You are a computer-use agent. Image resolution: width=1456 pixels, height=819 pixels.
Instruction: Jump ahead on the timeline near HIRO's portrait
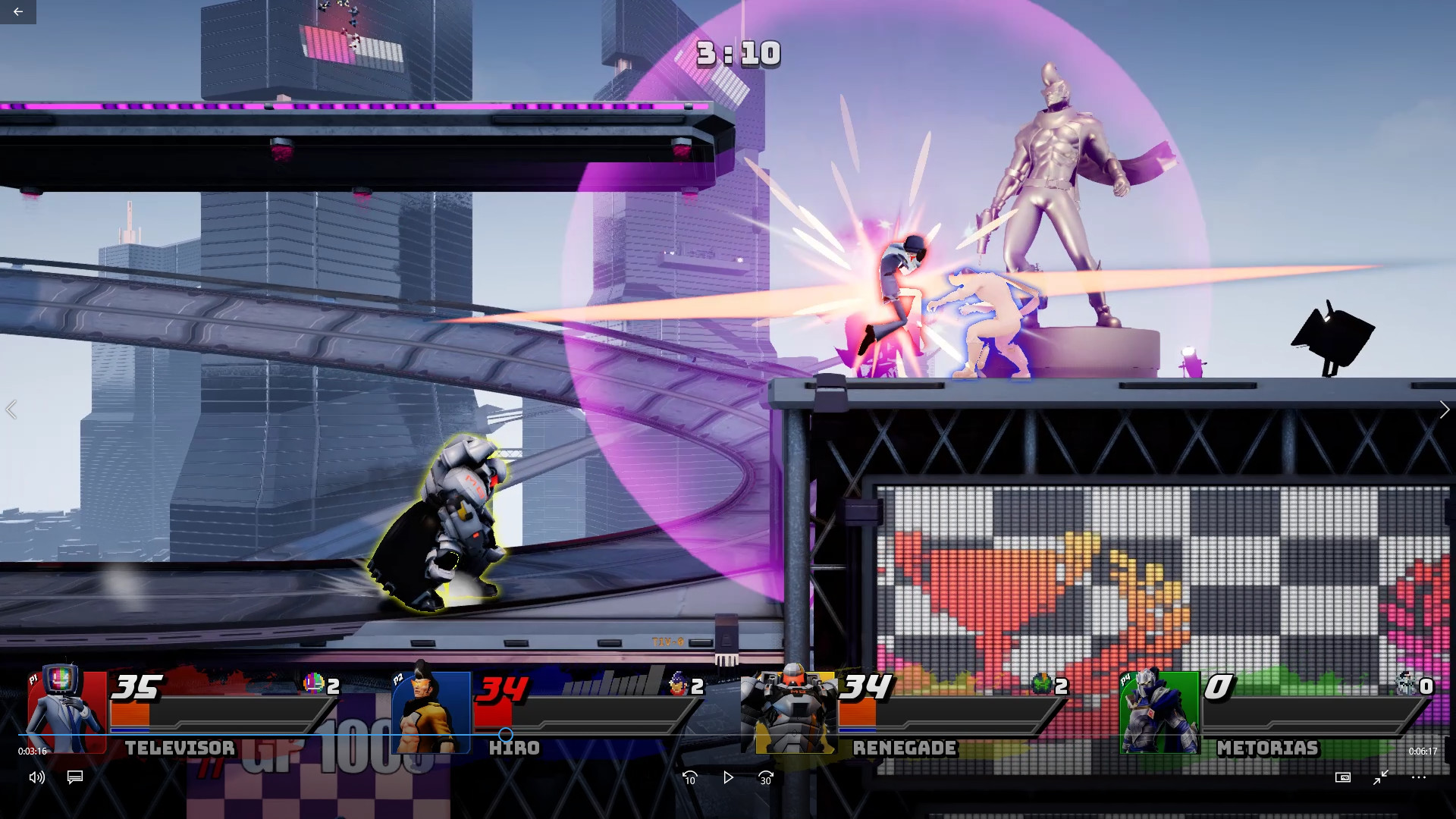[504, 734]
